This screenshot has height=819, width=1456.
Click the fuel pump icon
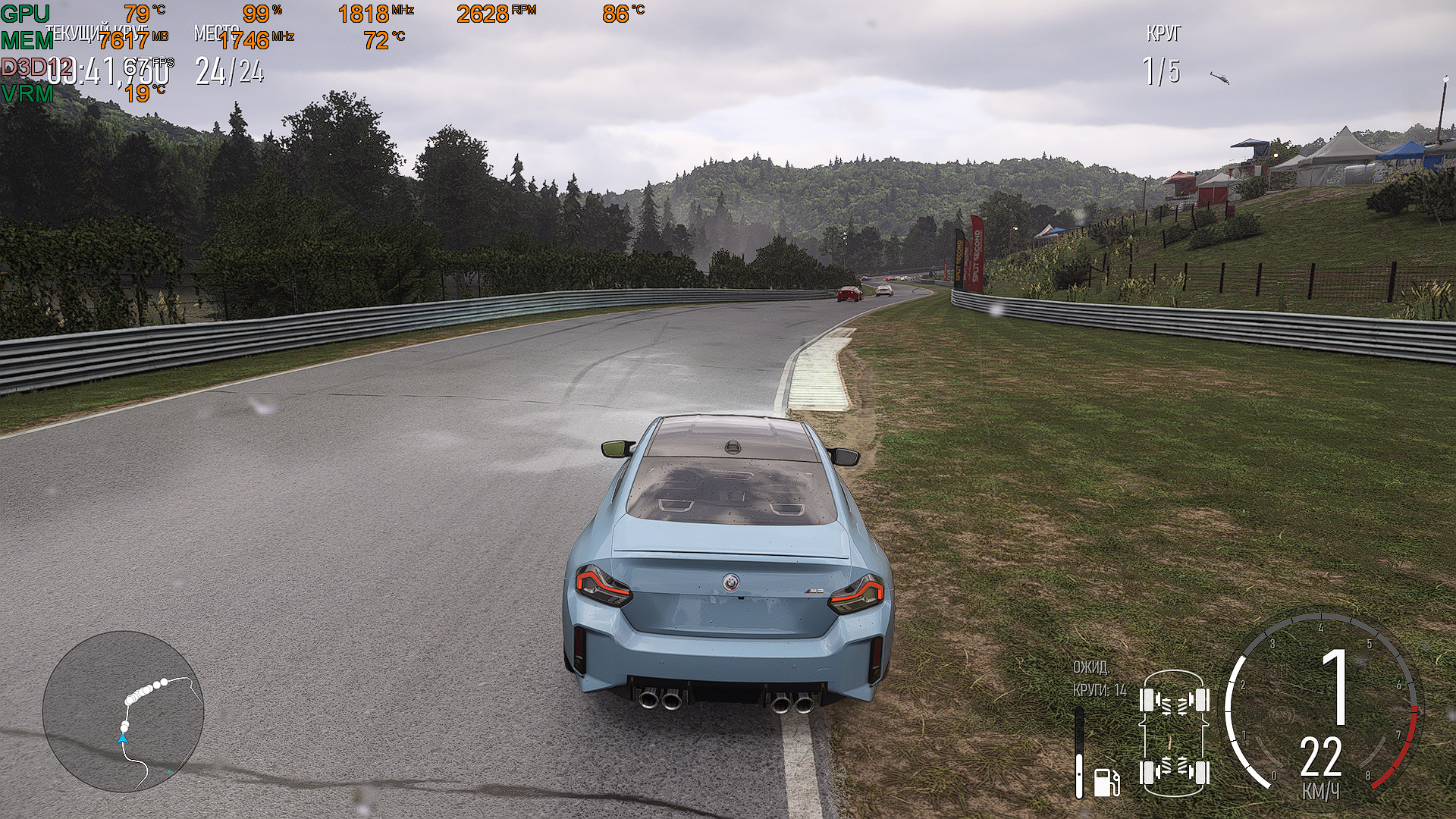pyautogui.click(x=1106, y=781)
